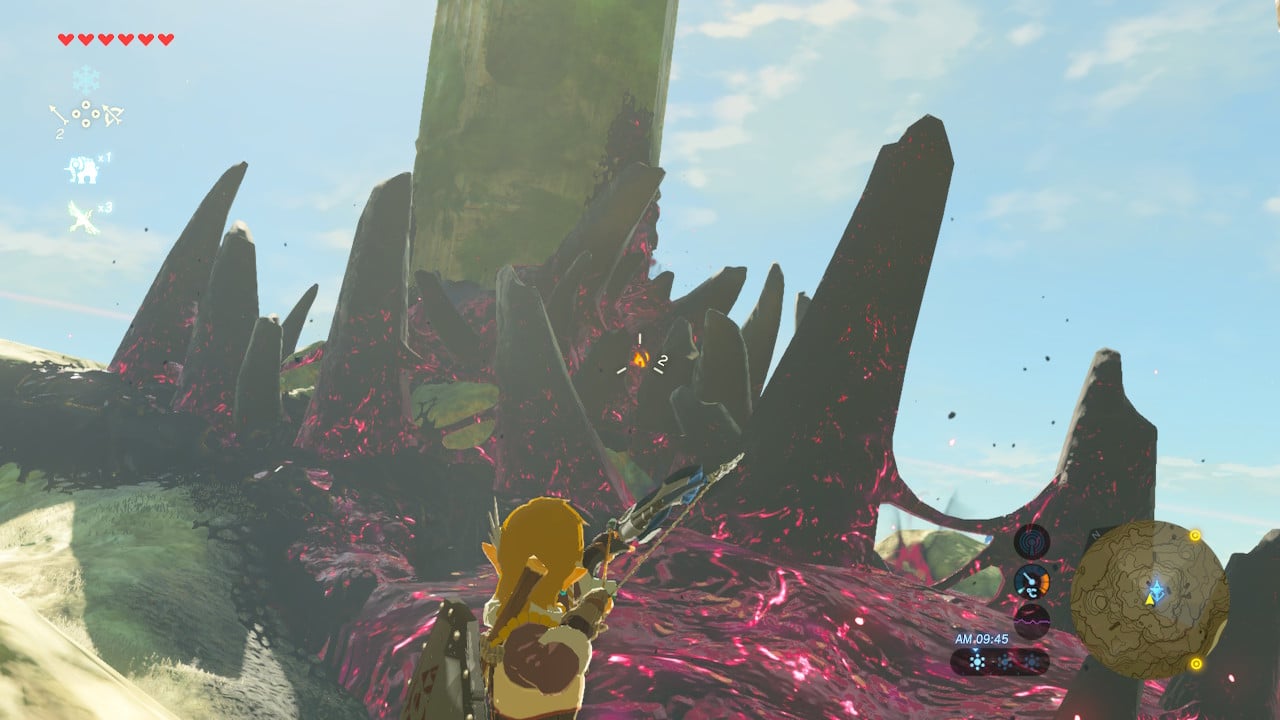
Task: Open the blue shrine marker on the minimap
Action: coord(1157,589)
